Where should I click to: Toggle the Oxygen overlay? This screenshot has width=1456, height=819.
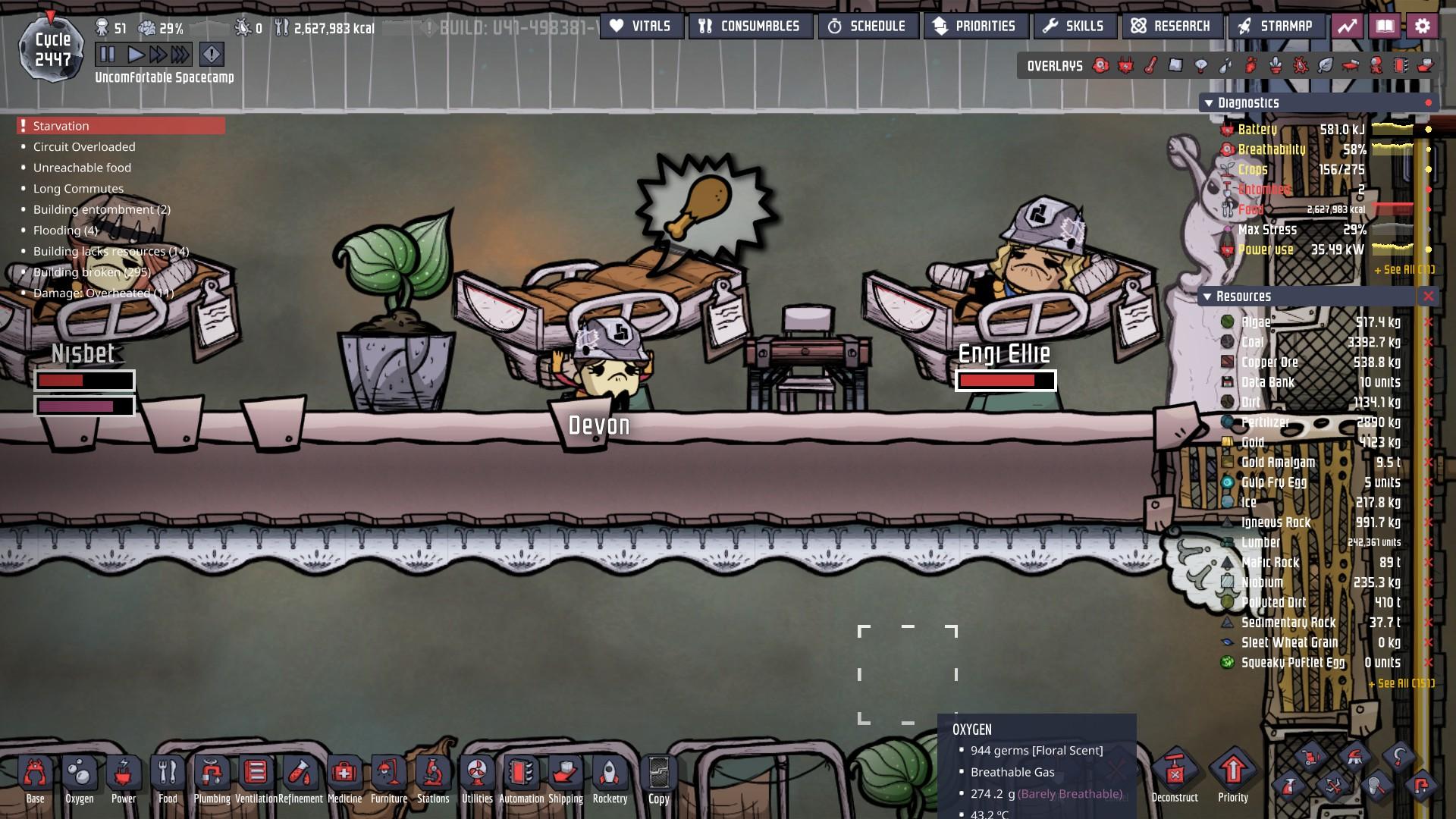pyautogui.click(x=1100, y=66)
